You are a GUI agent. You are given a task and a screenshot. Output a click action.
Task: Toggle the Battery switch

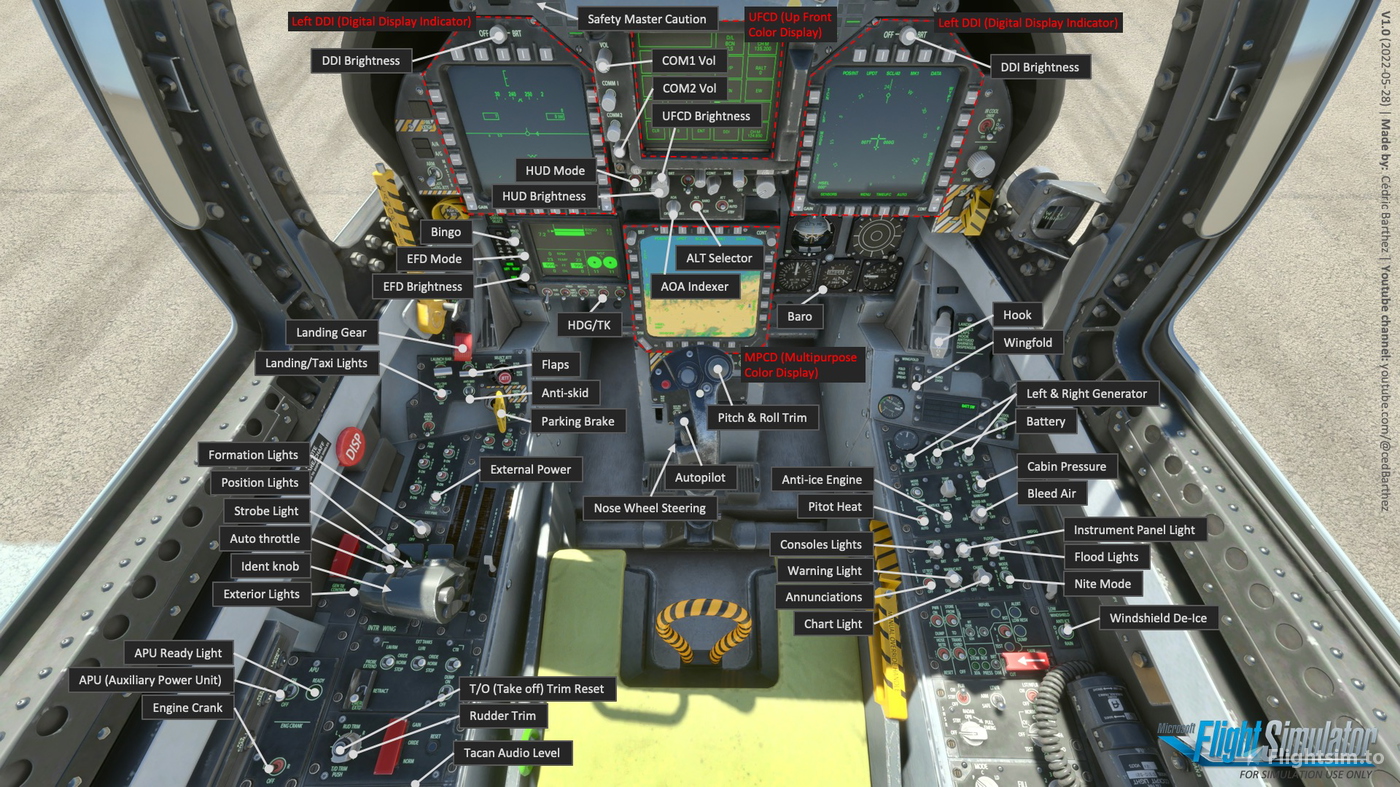(x=969, y=451)
